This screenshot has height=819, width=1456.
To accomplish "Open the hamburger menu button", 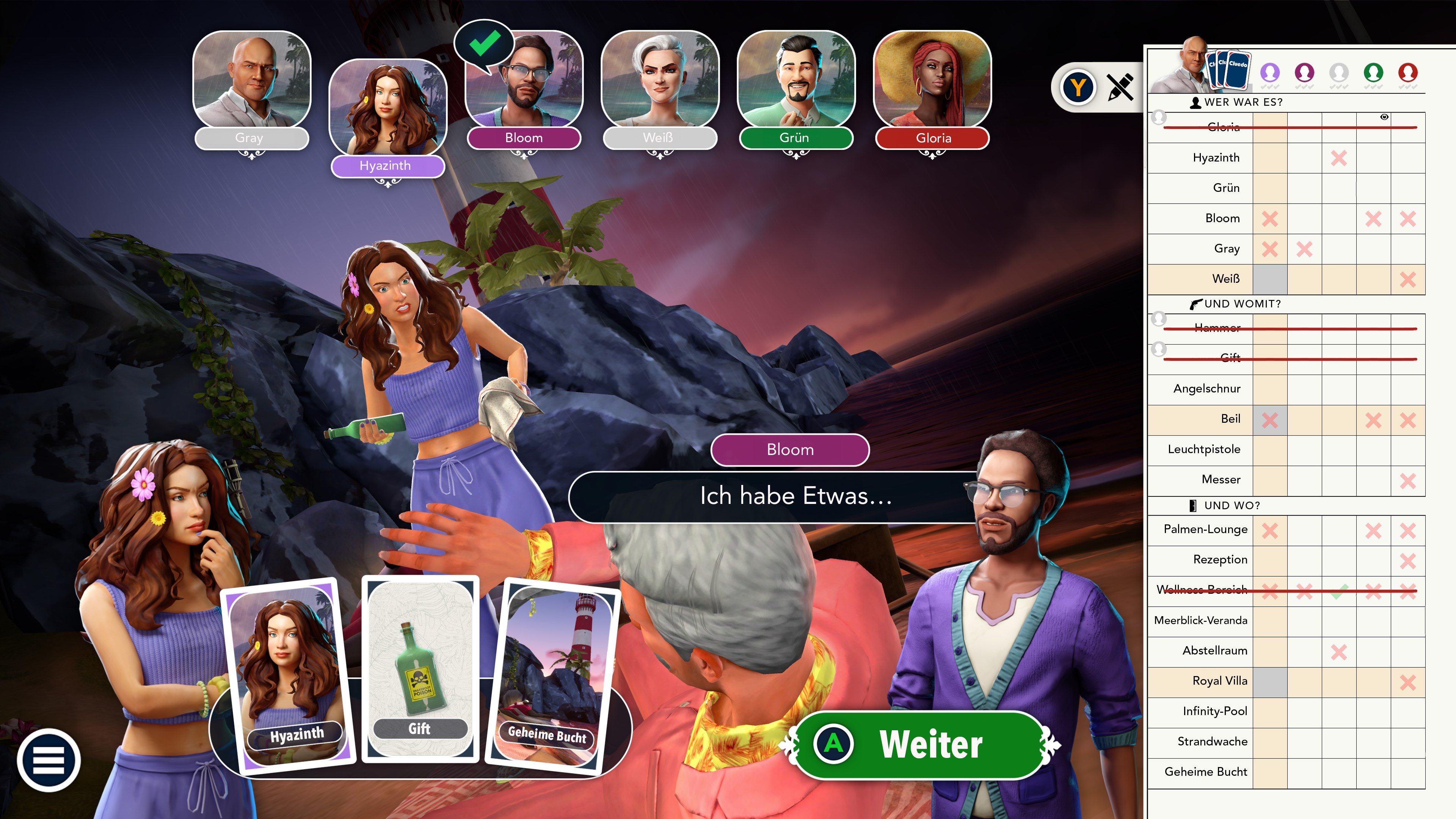I will tap(49, 759).
